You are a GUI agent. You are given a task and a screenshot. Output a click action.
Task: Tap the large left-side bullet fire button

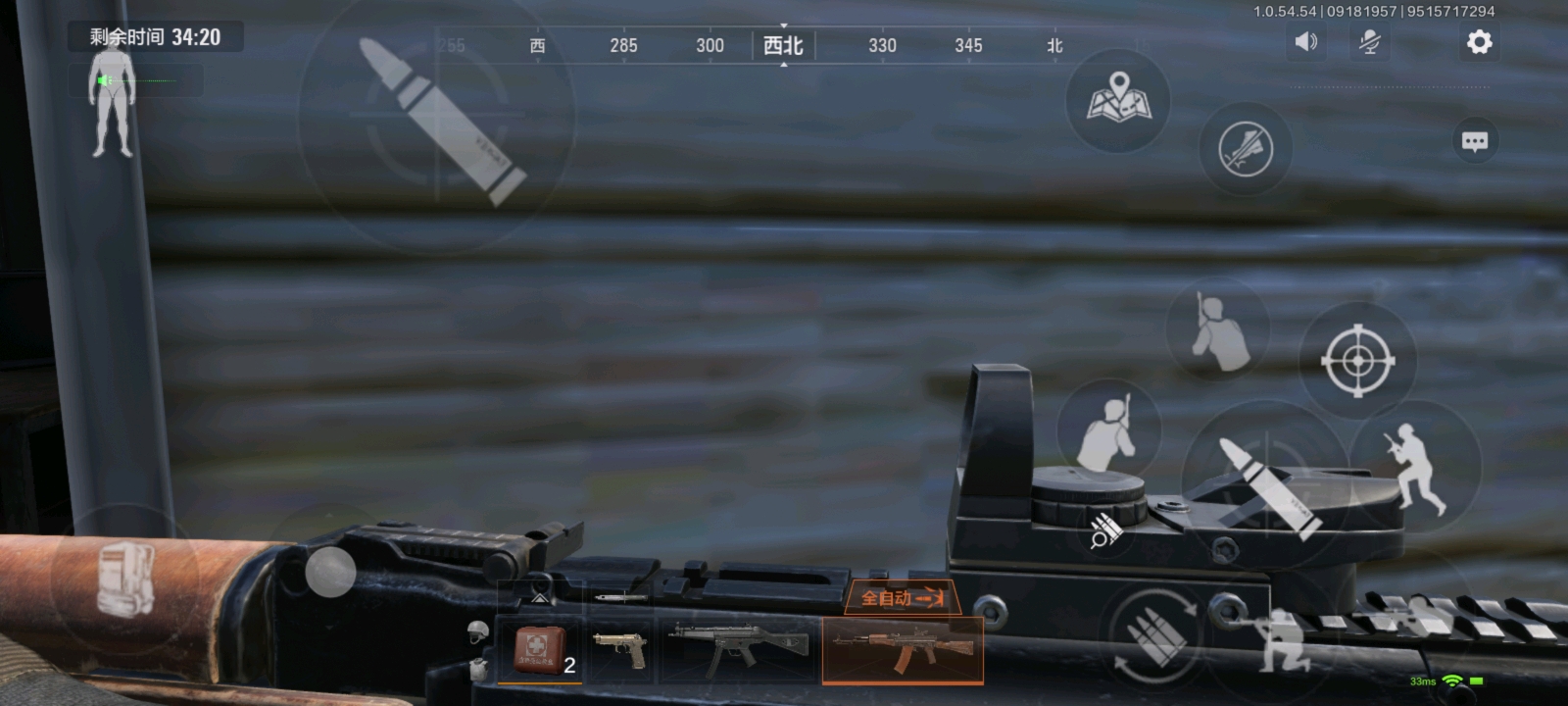point(438,120)
